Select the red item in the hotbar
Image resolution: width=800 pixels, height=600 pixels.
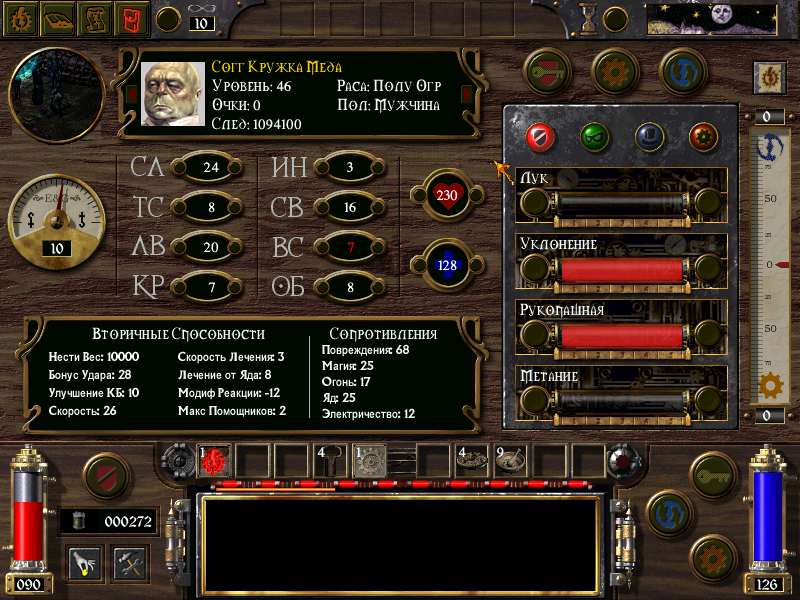215,461
